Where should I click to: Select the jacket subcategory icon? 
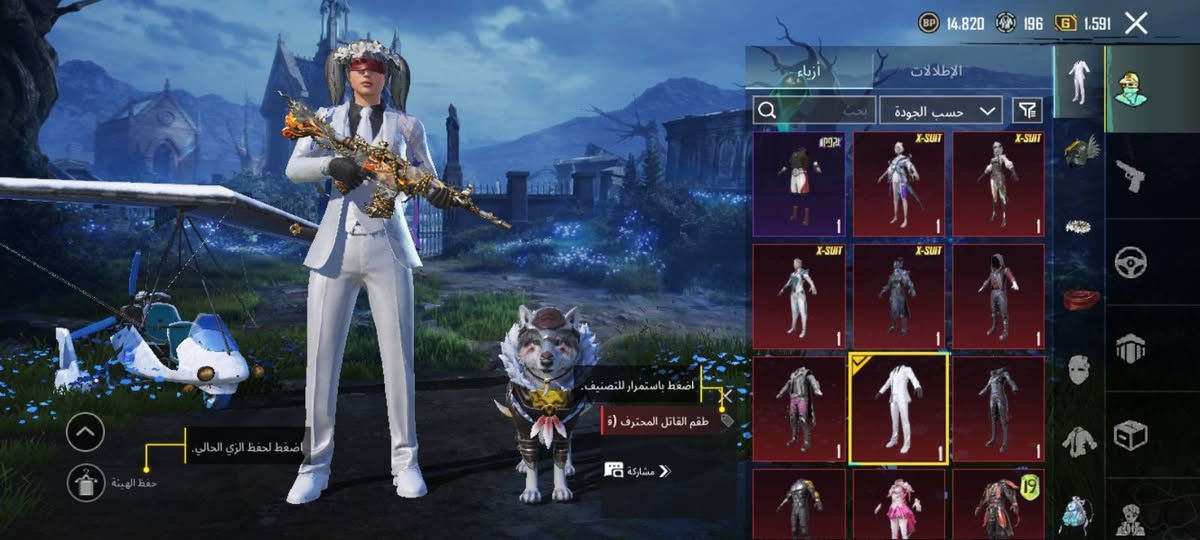1079,438
